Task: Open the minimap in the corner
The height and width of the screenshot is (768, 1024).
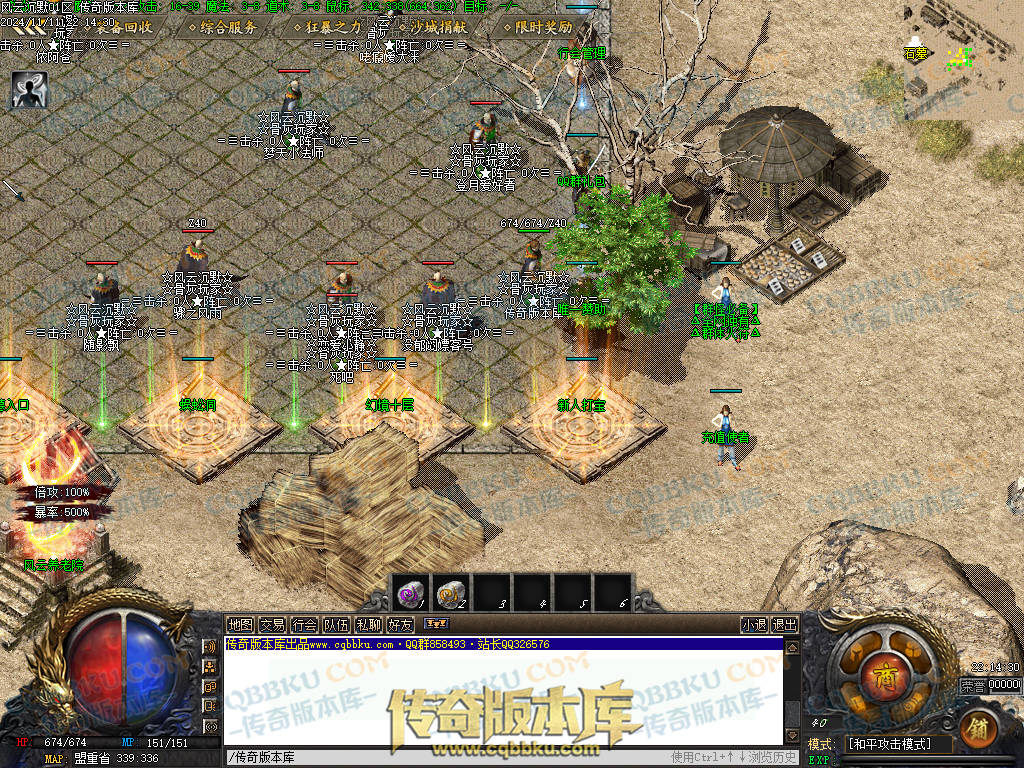Action: pos(962,60)
